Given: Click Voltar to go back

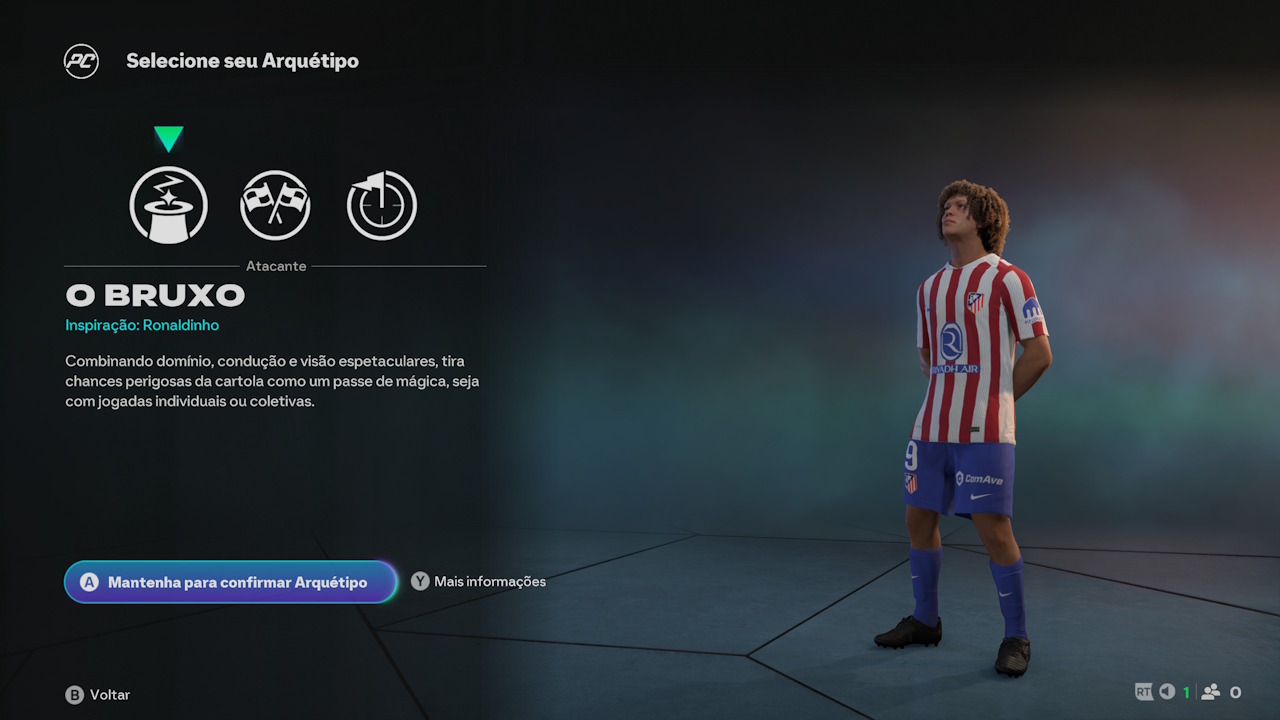Looking at the screenshot, I should pos(110,694).
